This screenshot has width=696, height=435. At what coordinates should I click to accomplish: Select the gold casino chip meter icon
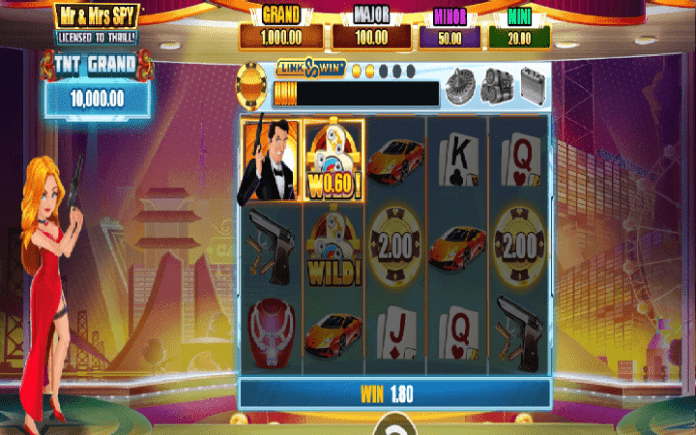pos(253,84)
